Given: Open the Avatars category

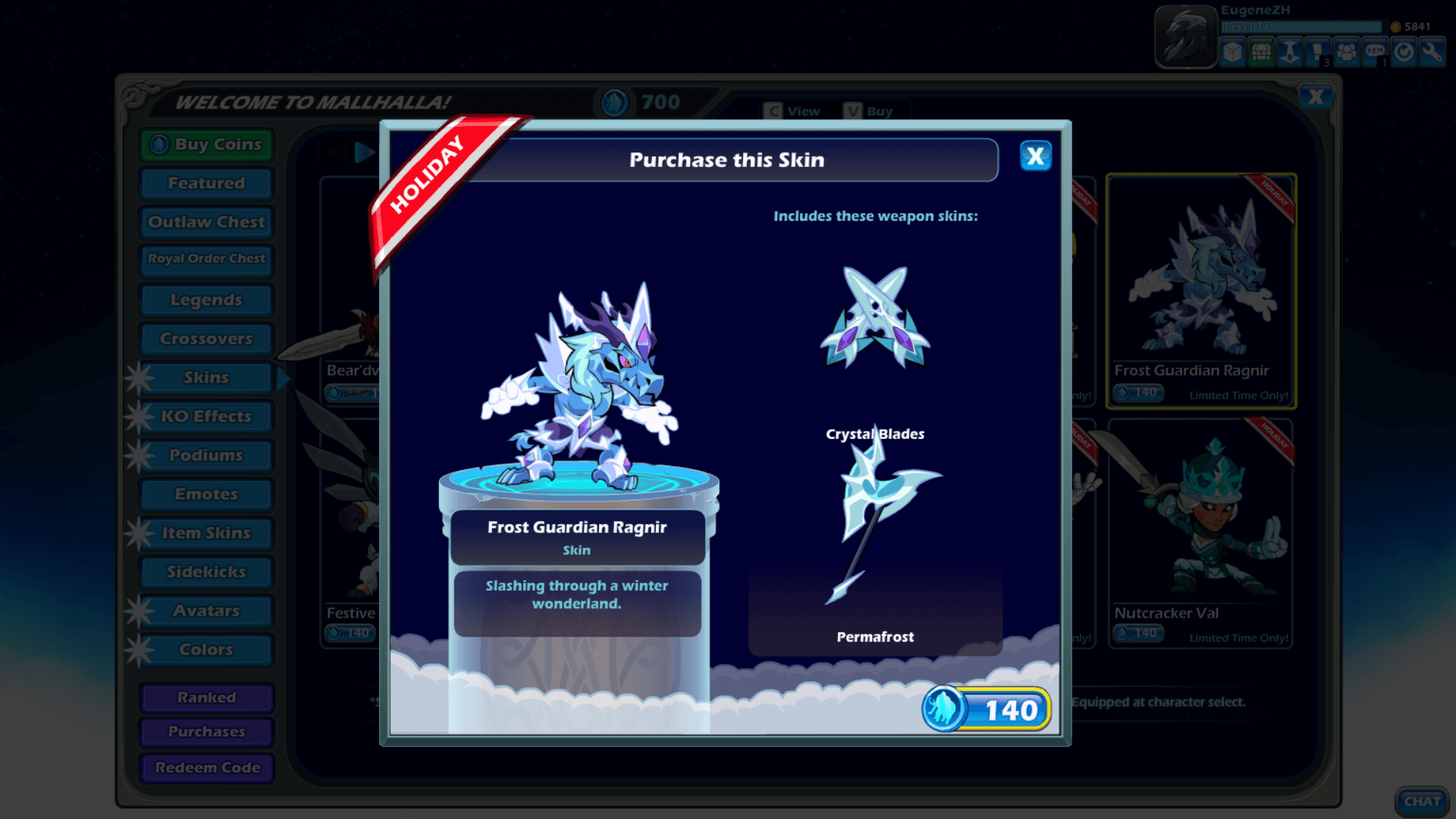Looking at the screenshot, I should [x=206, y=611].
